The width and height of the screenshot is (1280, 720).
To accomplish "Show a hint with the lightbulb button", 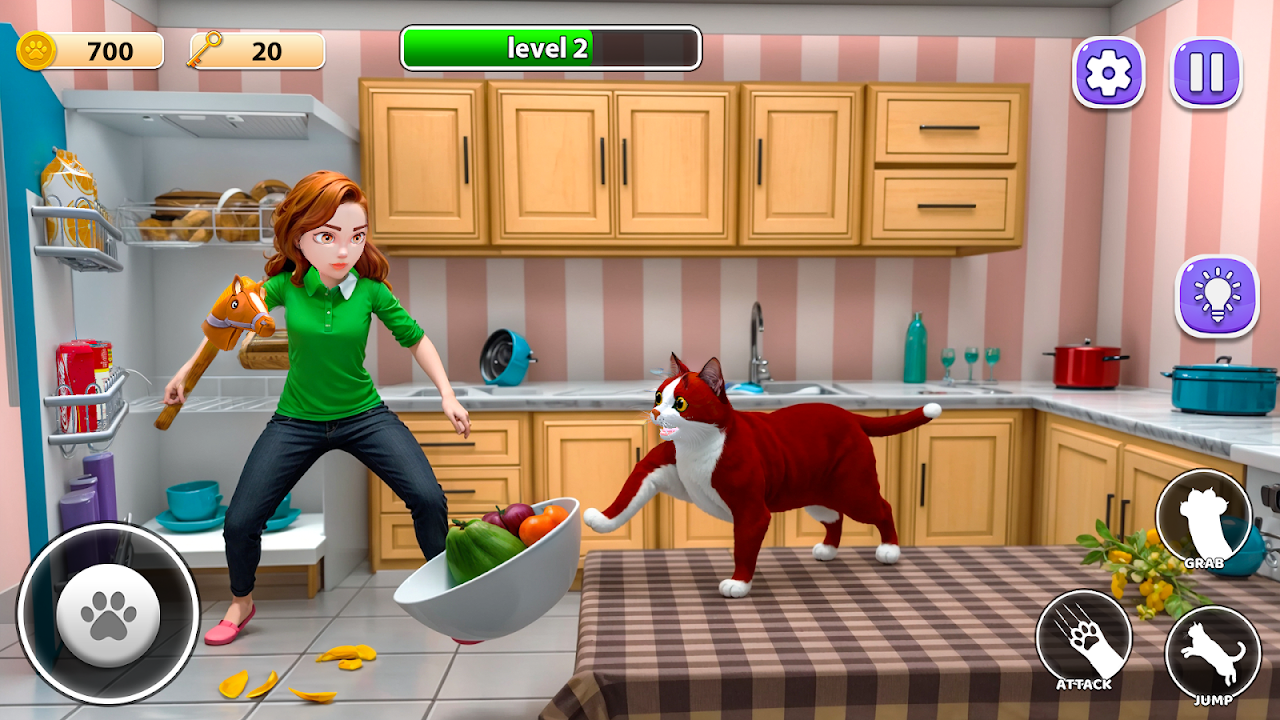I will [1216, 296].
